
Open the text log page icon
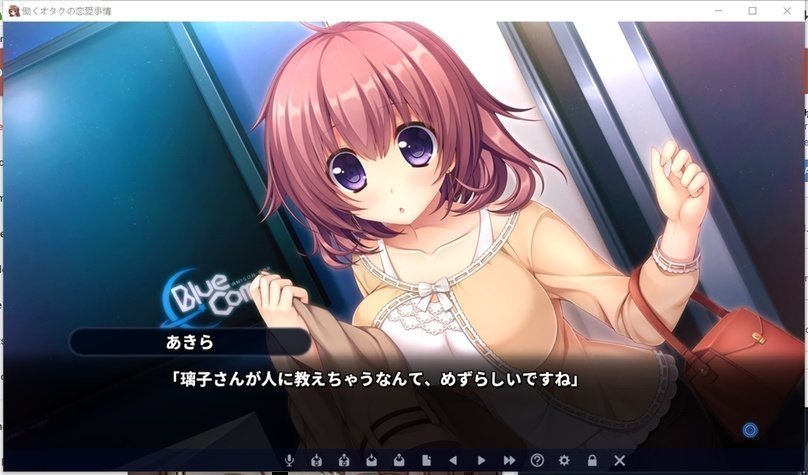click(426, 460)
